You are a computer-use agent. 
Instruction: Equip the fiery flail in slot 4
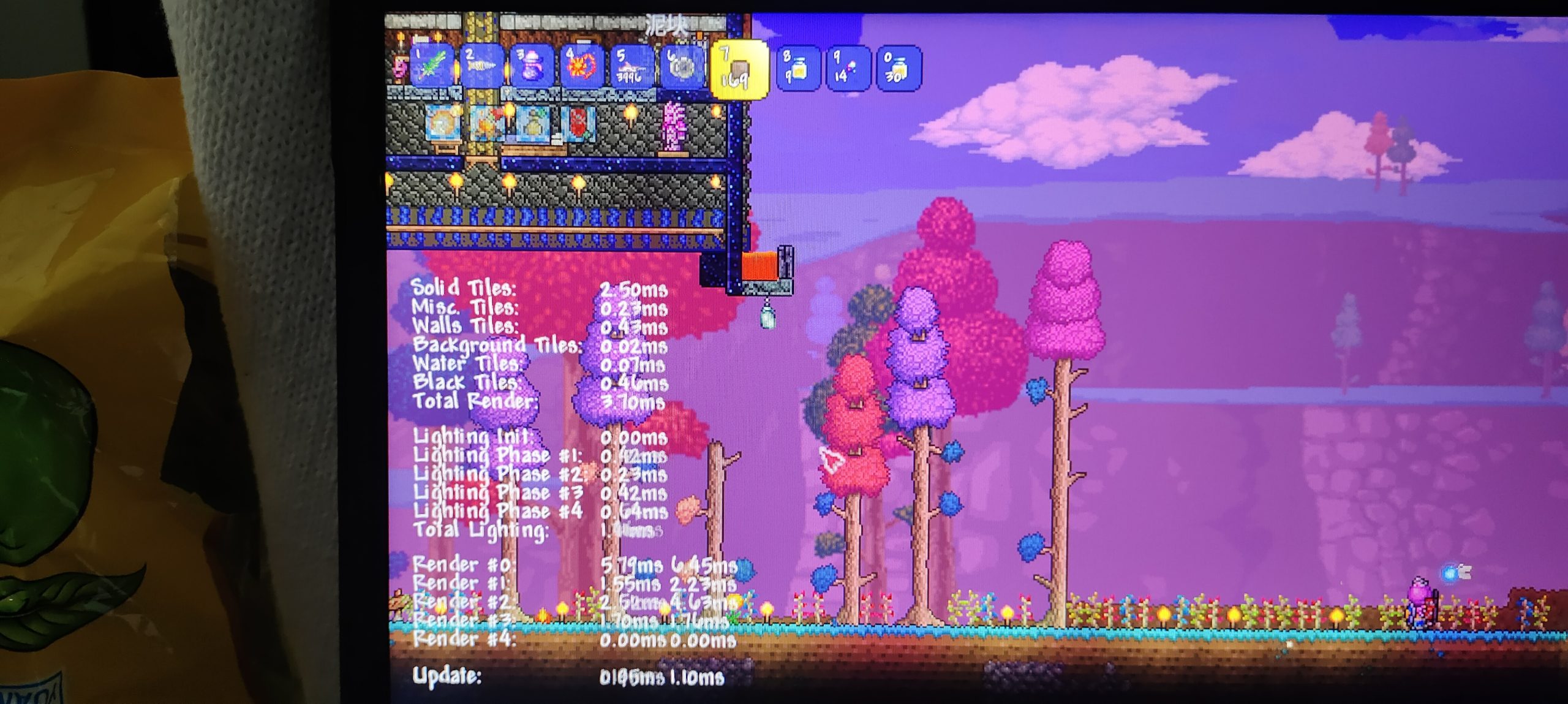pyautogui.click(x=582, y=67)
